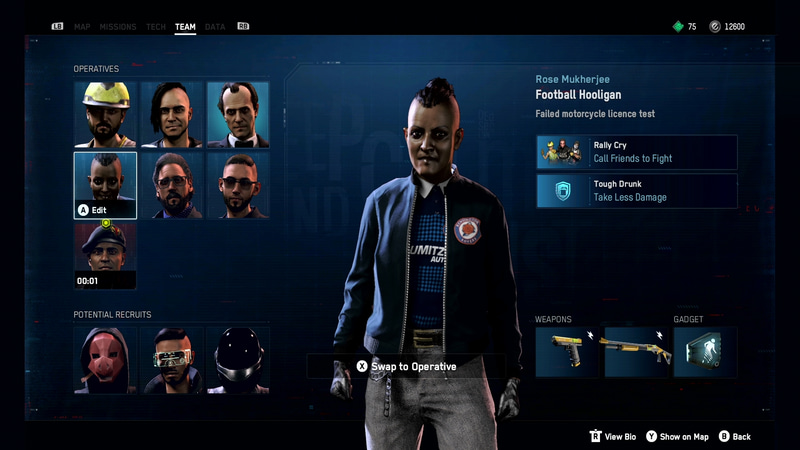800x450 pixels.
Task: Select the black helmet potential recruit
Action: pyautogui.click(x=238, y=359)
